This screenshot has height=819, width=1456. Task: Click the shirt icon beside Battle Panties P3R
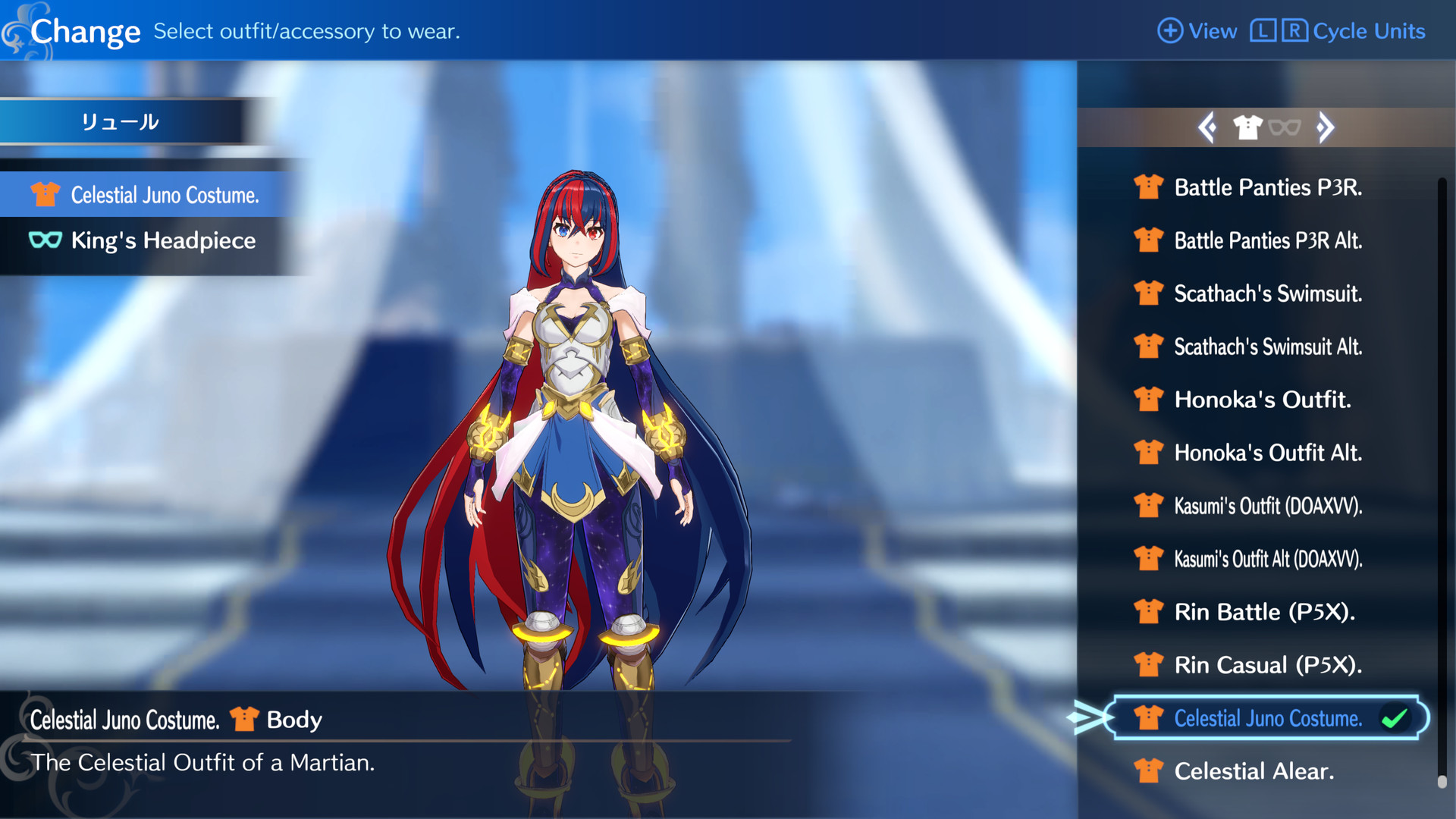[1148, 187]
